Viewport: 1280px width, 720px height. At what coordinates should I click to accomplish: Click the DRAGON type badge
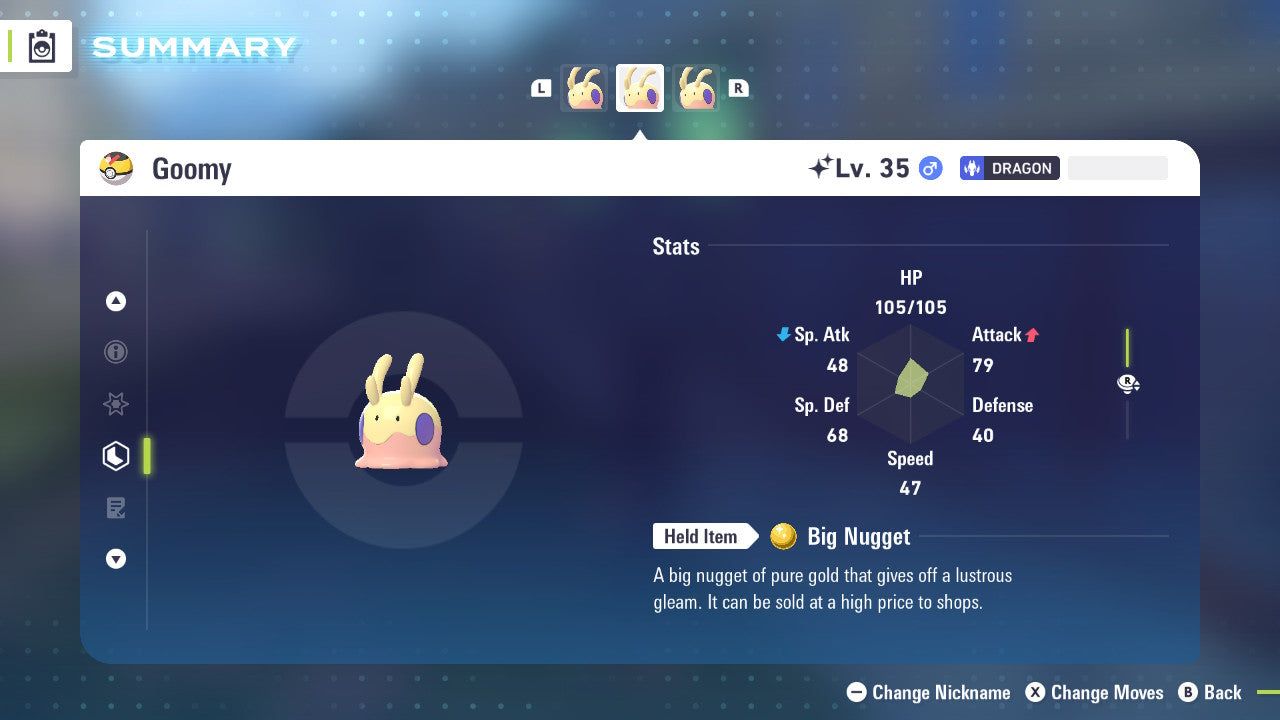click(x=1009, y=168)
